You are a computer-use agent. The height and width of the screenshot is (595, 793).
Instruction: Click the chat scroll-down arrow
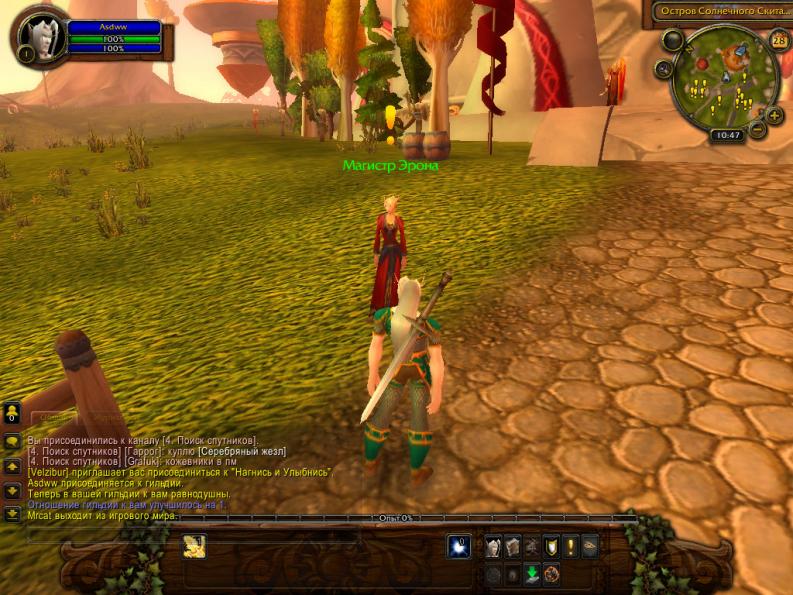coord(12,490)
